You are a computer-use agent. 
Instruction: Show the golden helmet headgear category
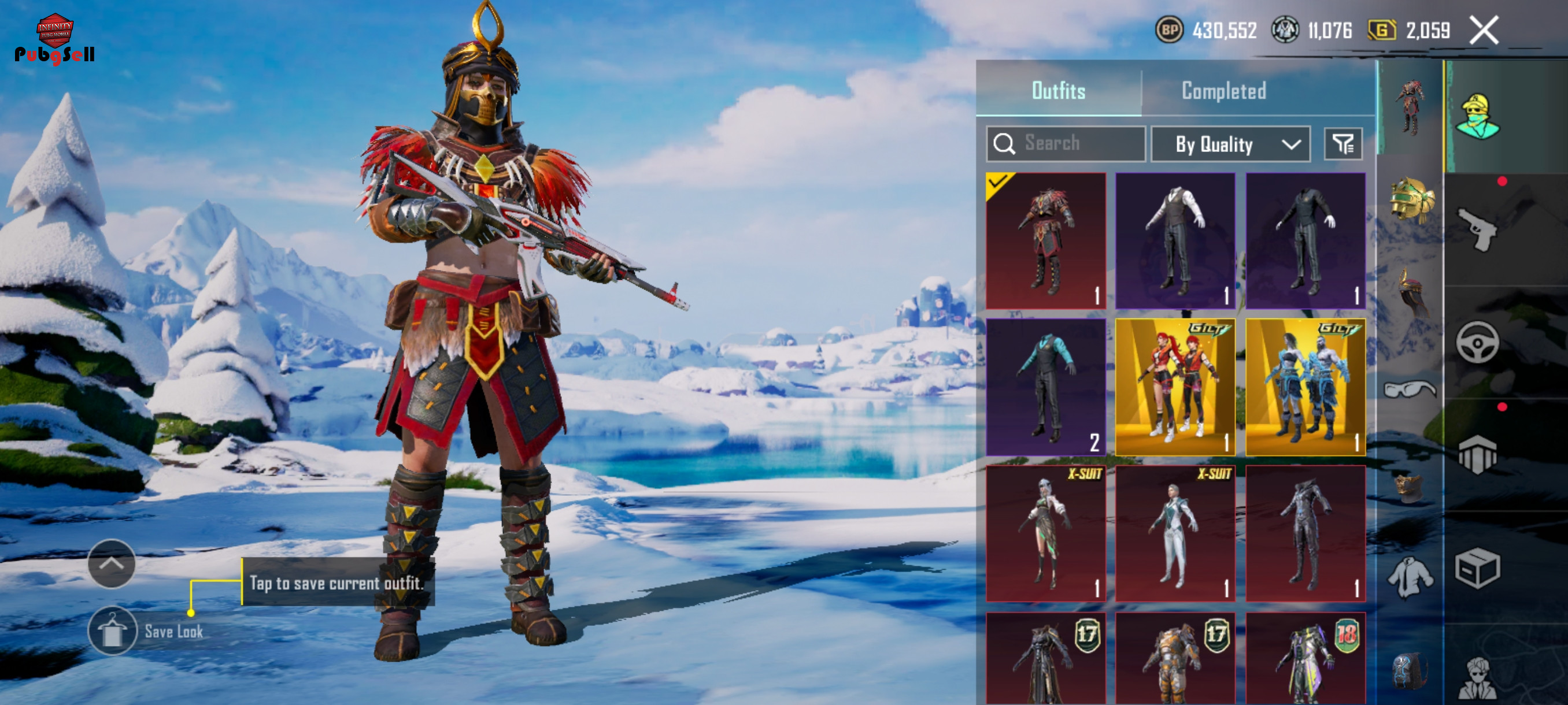[x=1411, y=199]
